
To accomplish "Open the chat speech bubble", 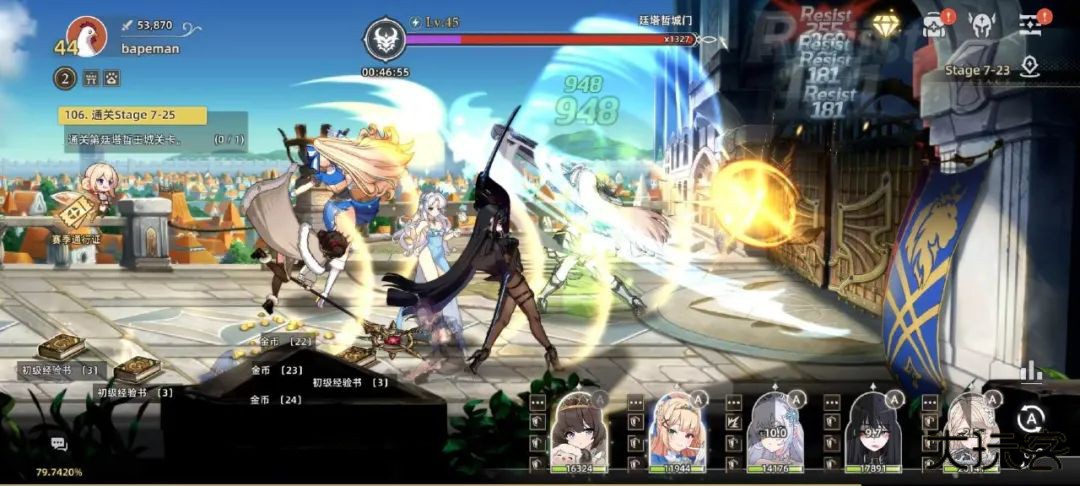I will pyautogui.click(x=59, y=444).
